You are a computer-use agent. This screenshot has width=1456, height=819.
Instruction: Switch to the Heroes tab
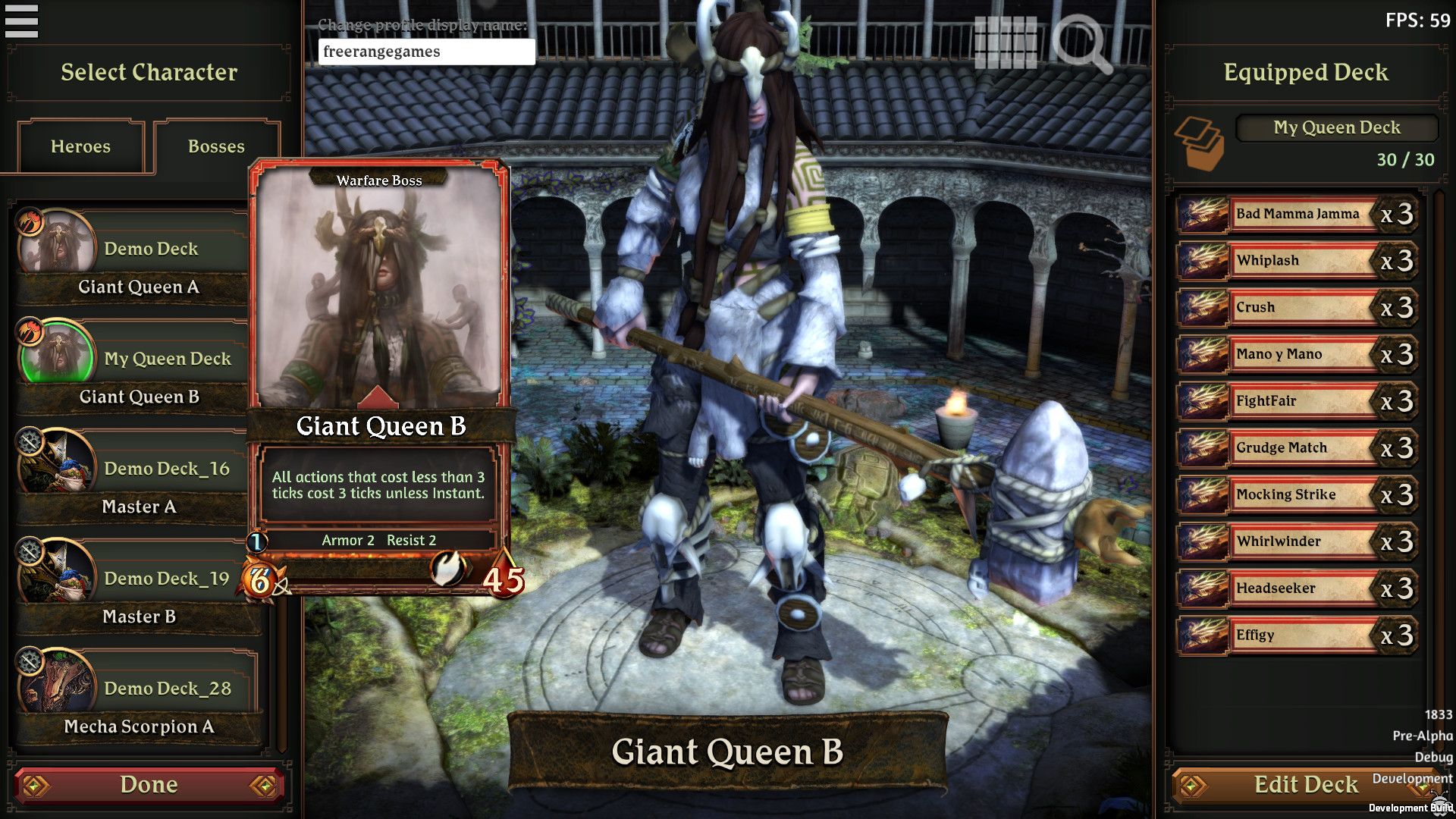(80, 146)
